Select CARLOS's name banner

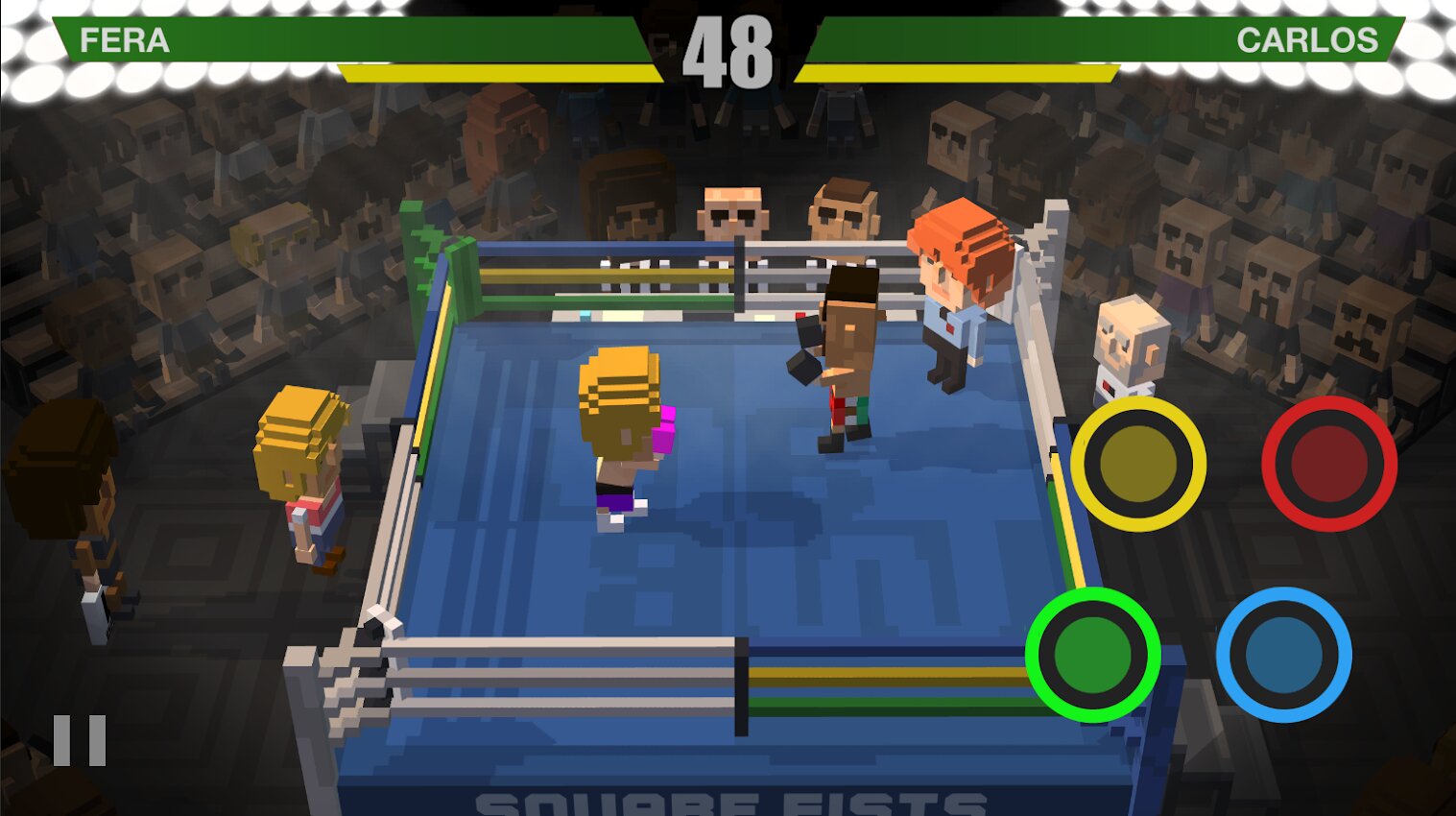[1306, 40]
